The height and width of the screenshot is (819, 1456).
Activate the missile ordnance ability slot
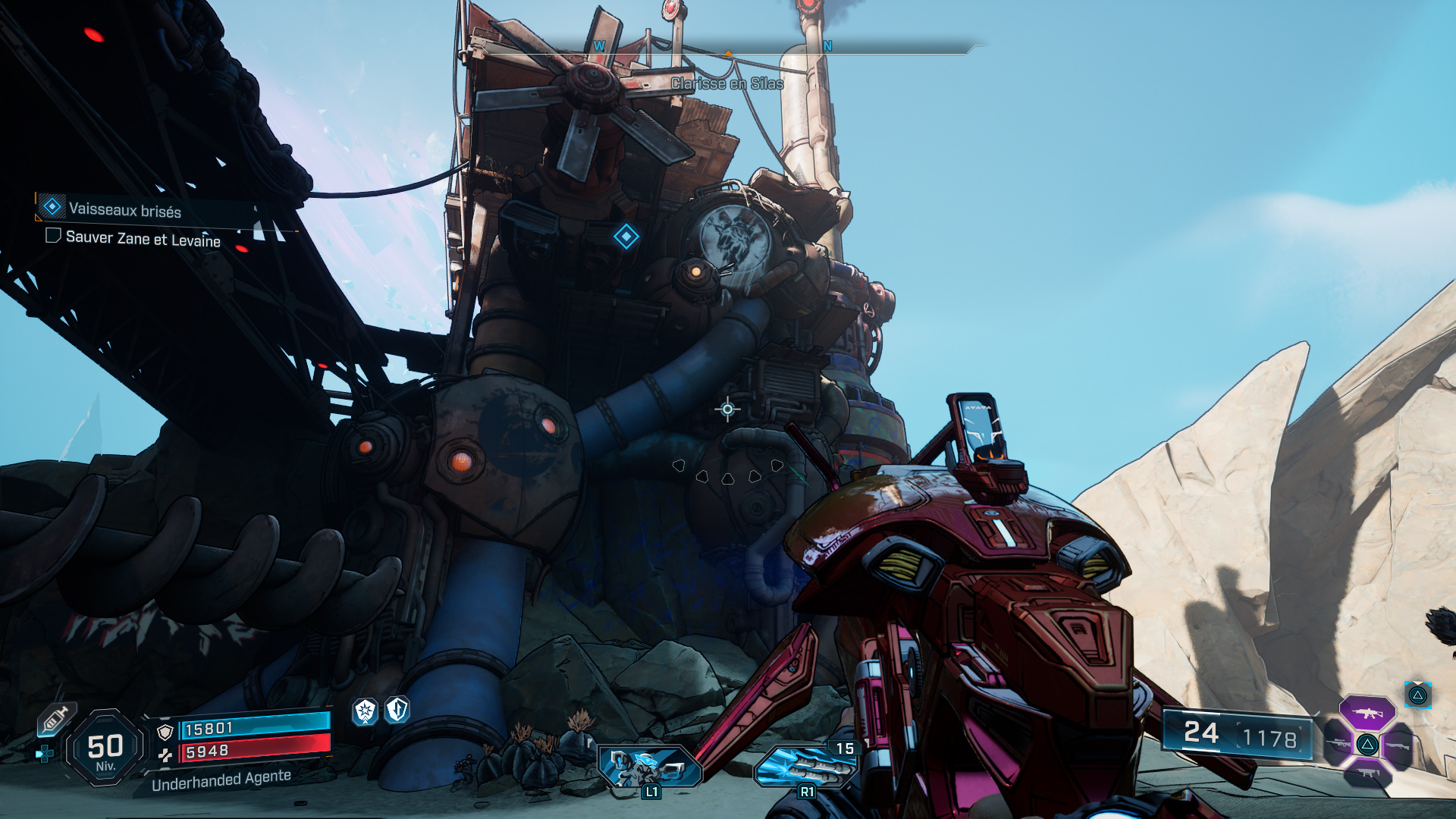point(805,766)
